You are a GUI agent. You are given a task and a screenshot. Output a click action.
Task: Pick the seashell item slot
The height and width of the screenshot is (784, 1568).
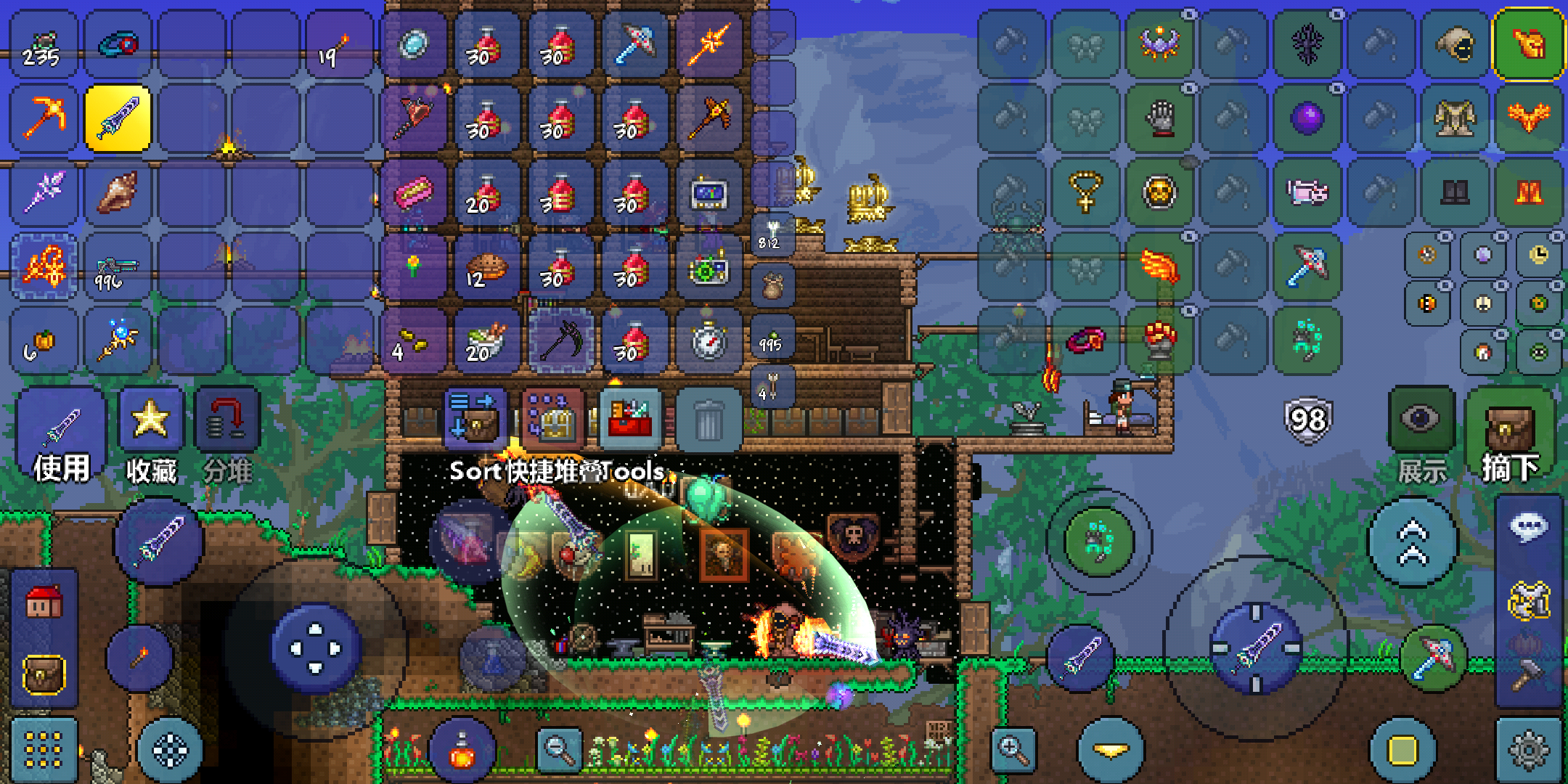click(x=118, y=192)
